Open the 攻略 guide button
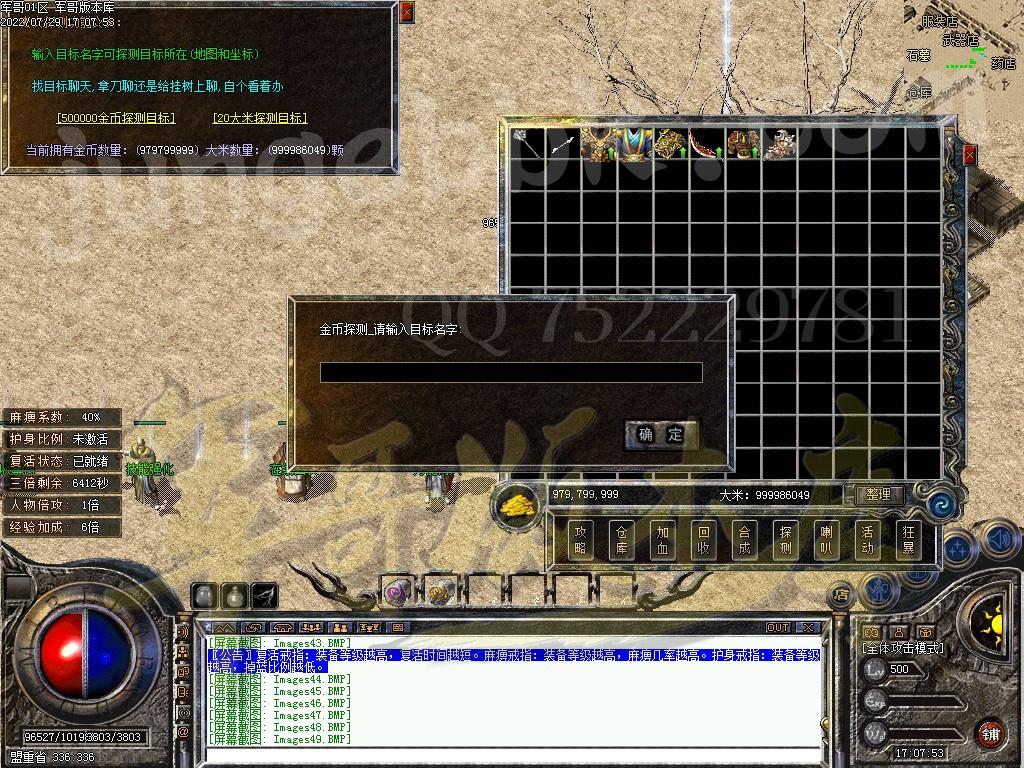Image resolution: width=1024 pixels, height=768 pixels. pyautogui.click(x=581, y=540)
